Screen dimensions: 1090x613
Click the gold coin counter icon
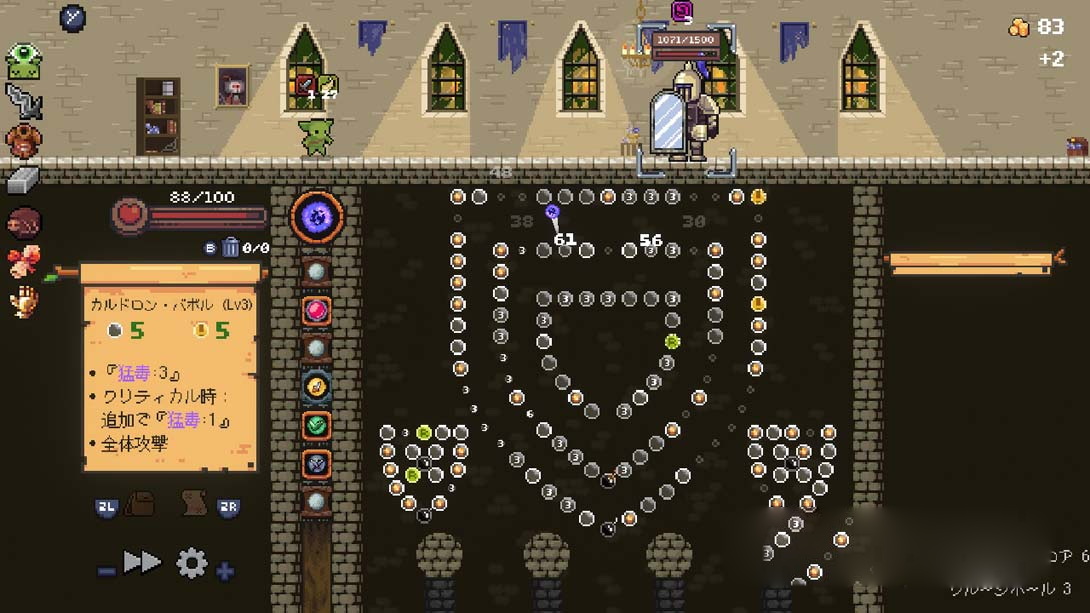pyautogui.click(x=1019, y=28)
